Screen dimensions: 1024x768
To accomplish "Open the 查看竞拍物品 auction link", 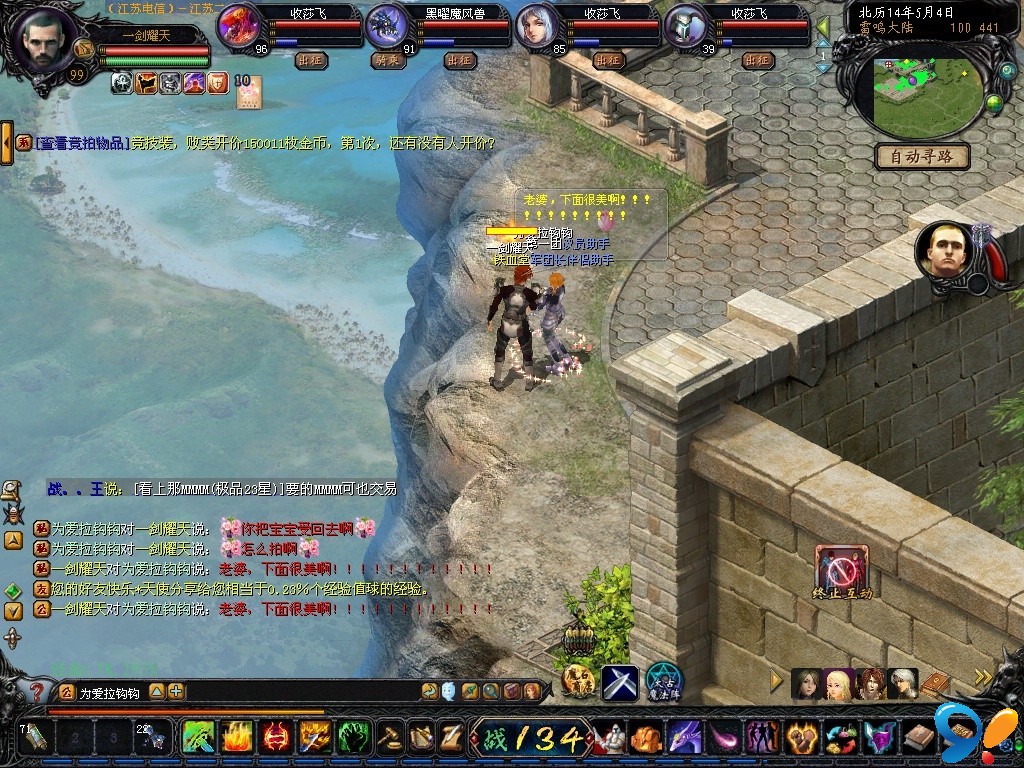I will click(x=82, y=143).
